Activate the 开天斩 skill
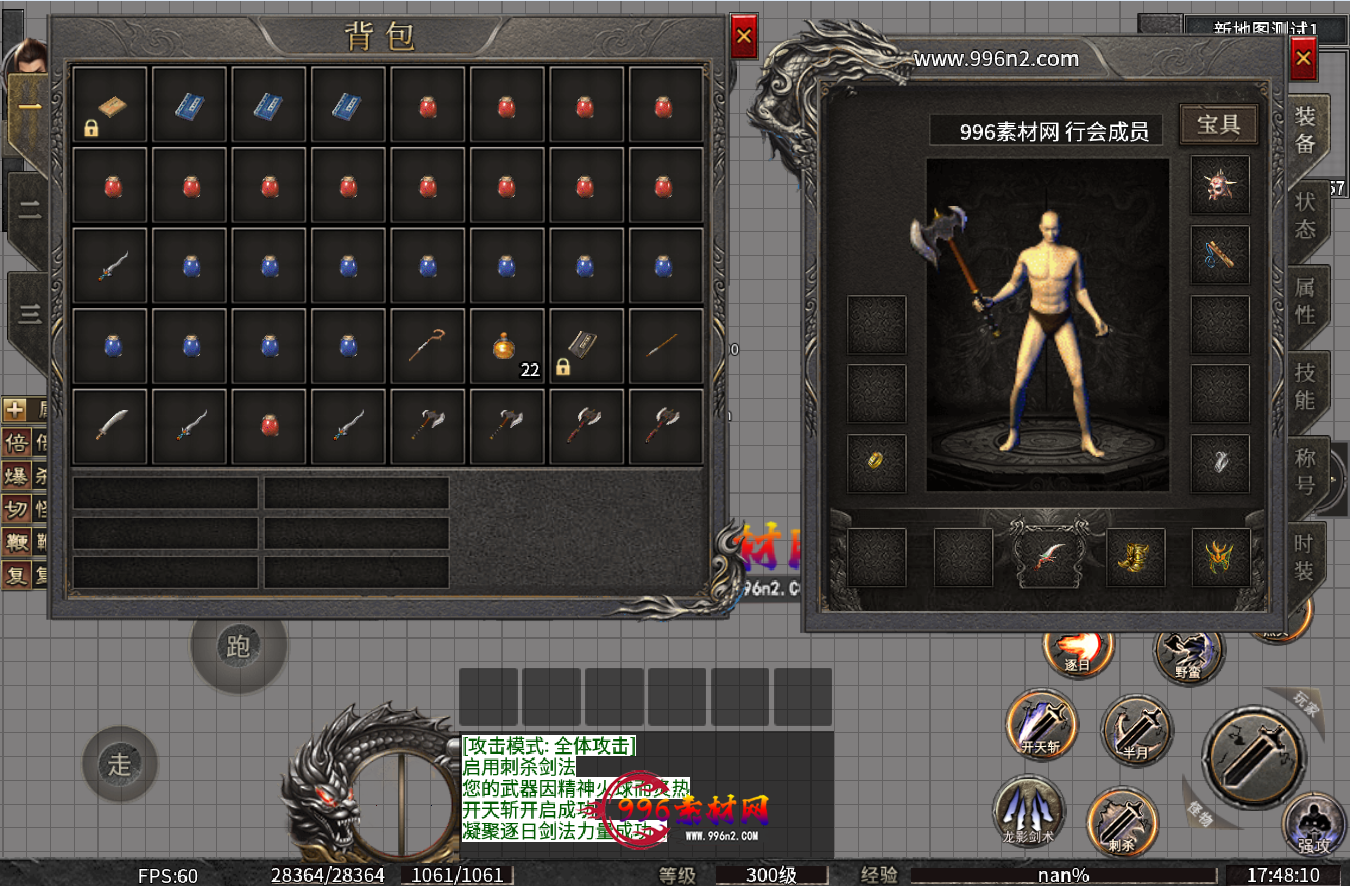Image resolution: width=1350 pixels, height=886 pixels. (1042, 724)
